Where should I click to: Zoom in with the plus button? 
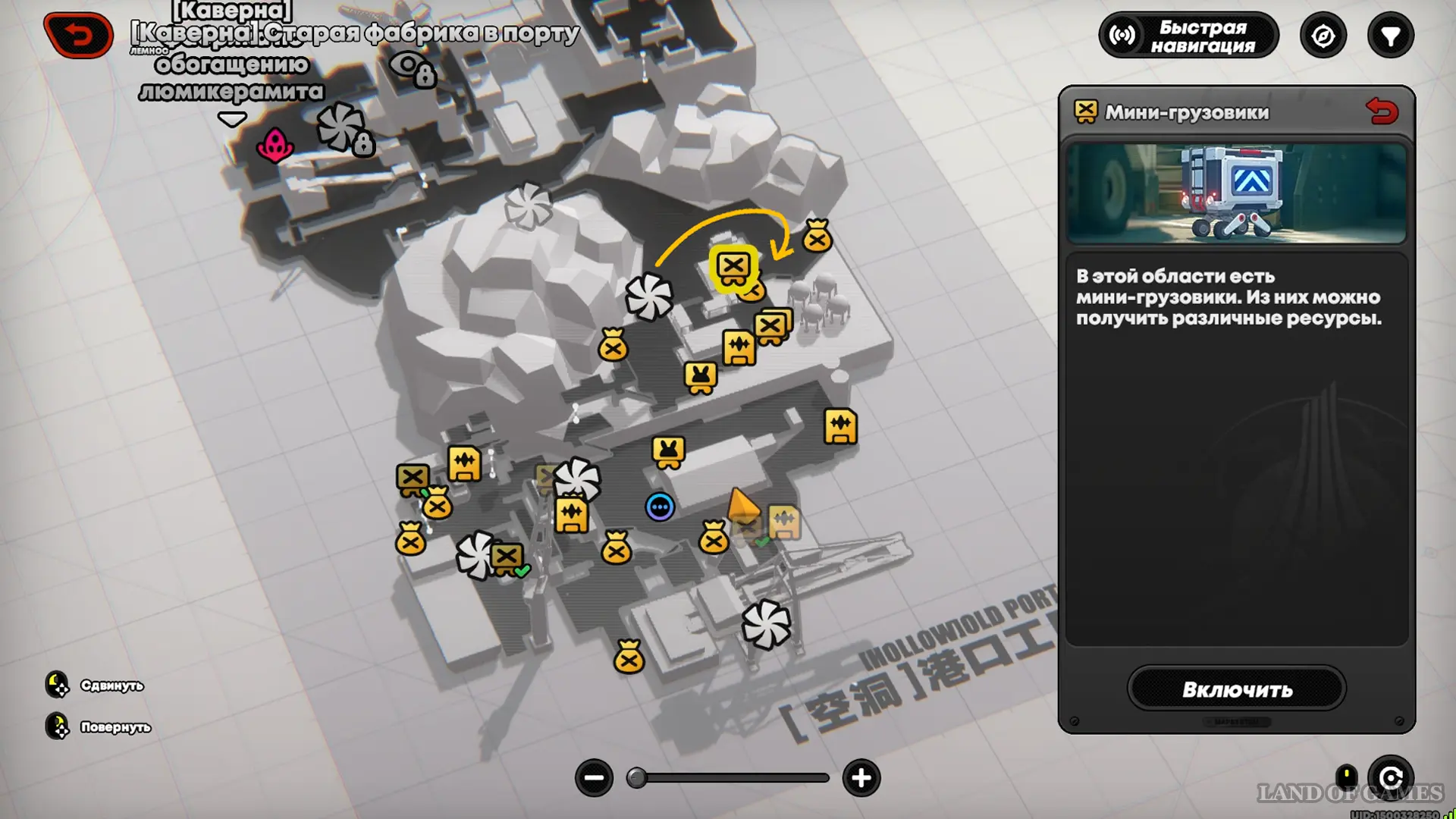click(861, 778)
